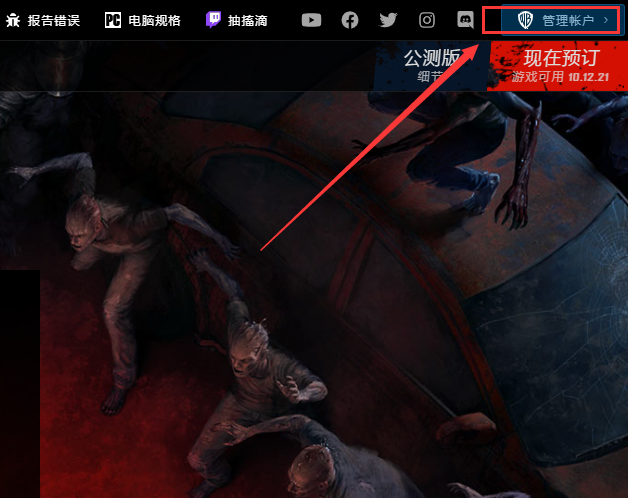The image size is (628, 498).
Task: Open the Facebook page icon
Action: [350, 20]
